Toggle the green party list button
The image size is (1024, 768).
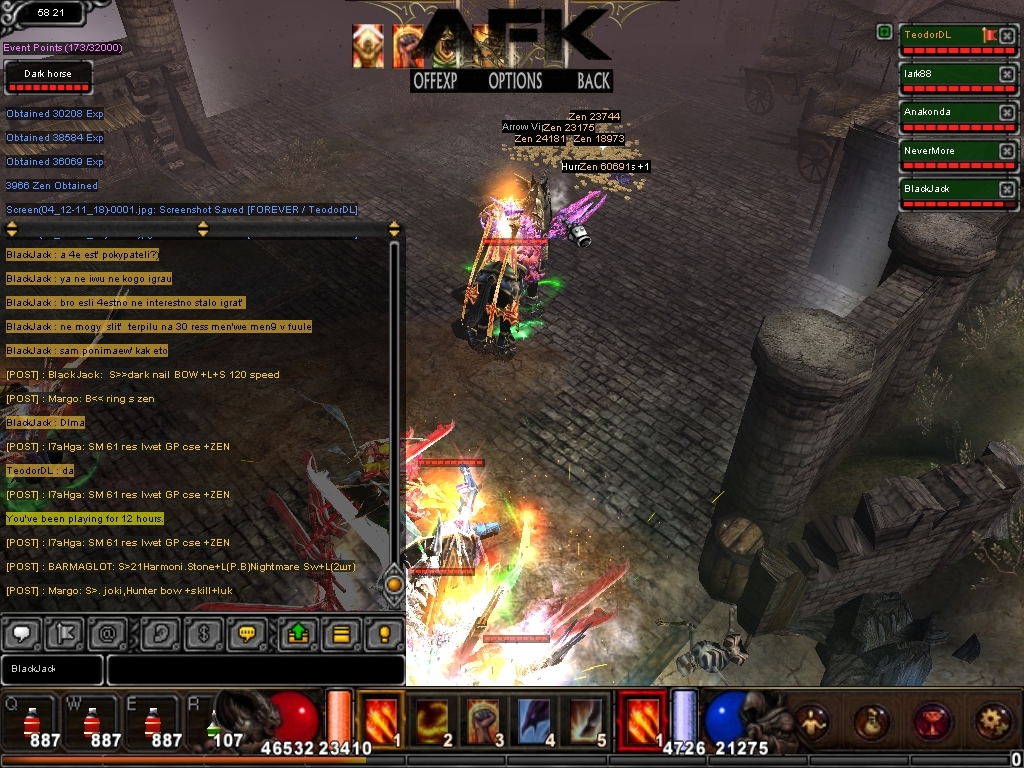(x=884, y=33)
